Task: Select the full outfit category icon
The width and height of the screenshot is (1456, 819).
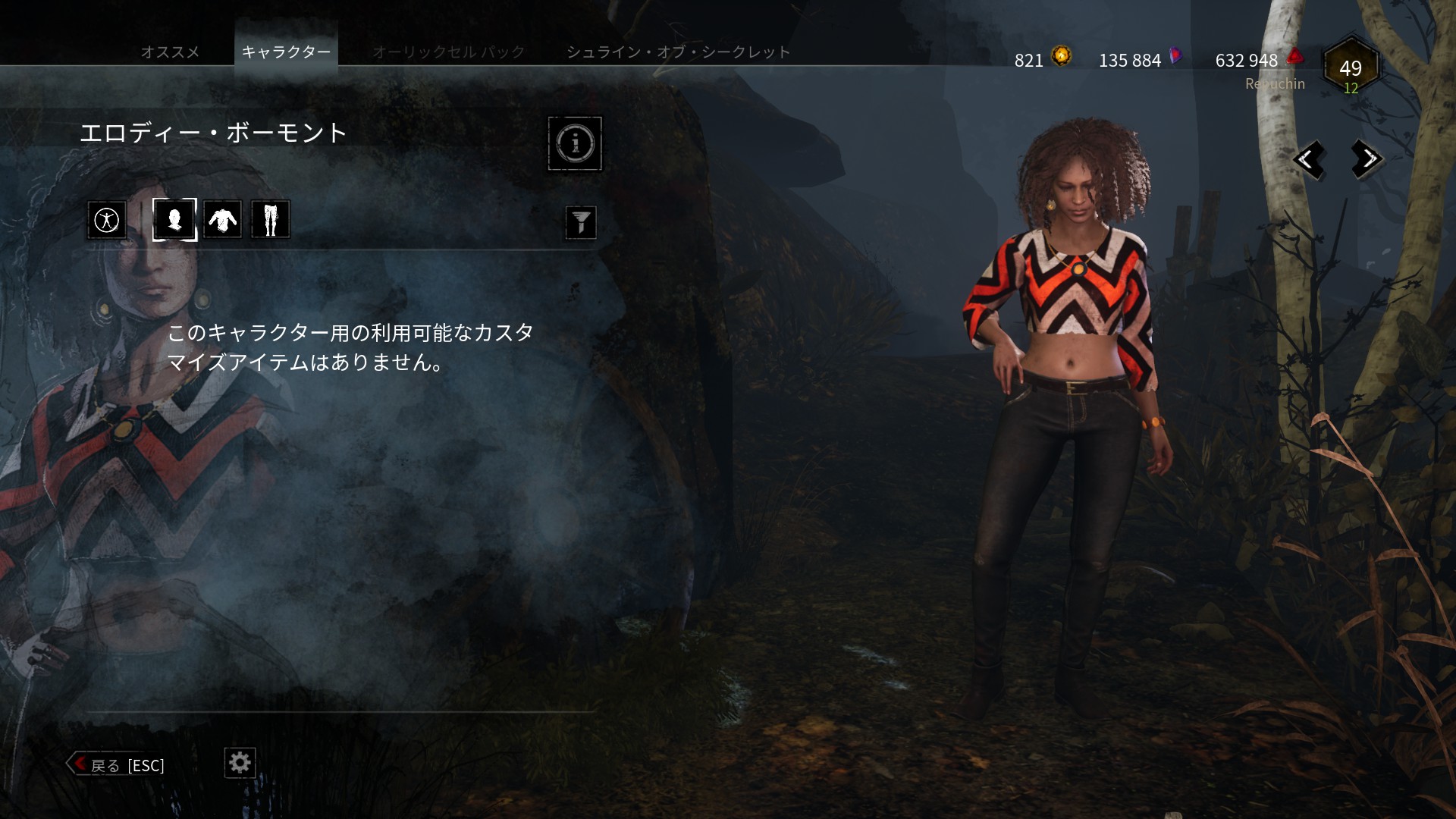Action: (x=106, y=219)
